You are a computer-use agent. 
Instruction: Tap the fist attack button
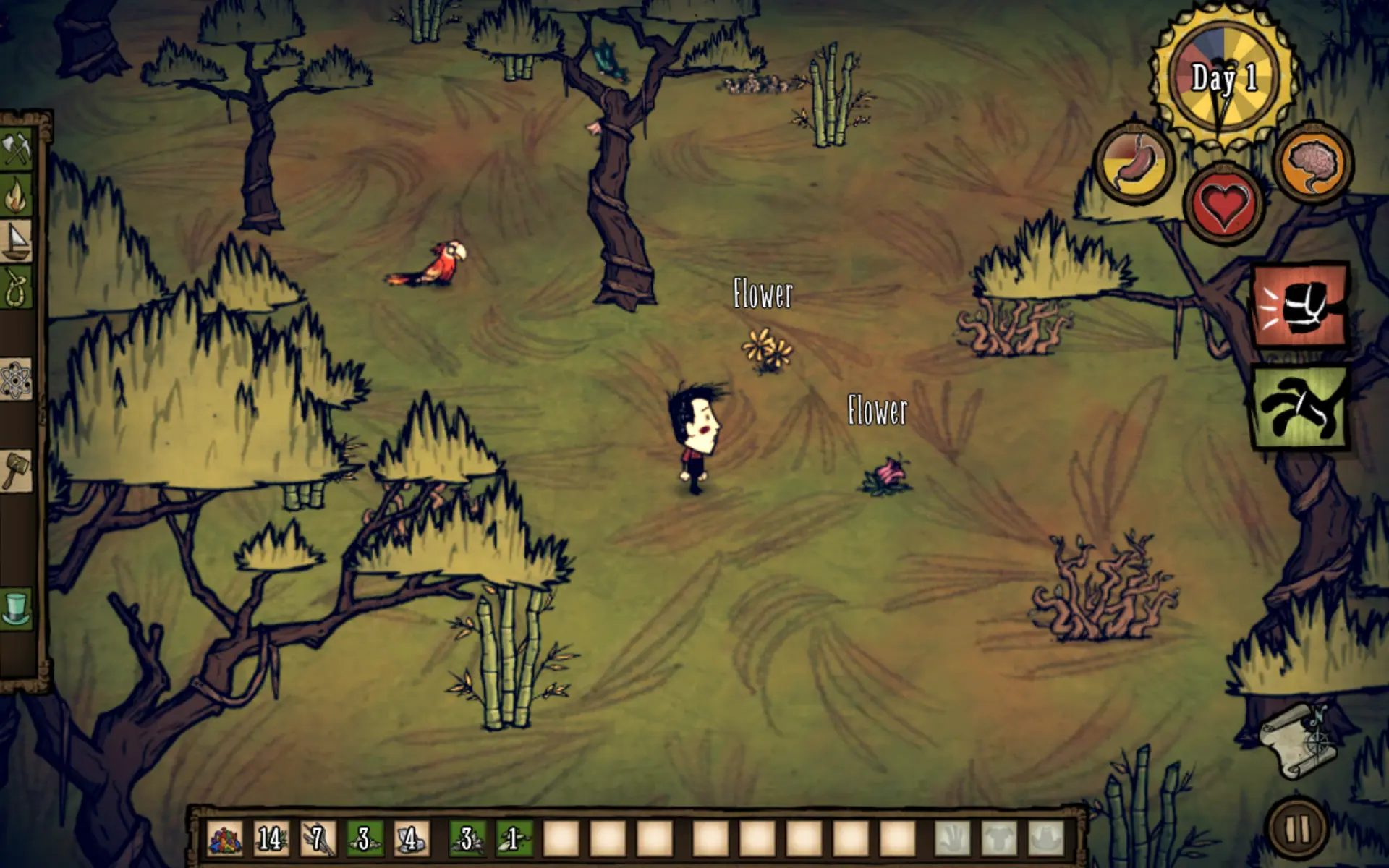1301,306
